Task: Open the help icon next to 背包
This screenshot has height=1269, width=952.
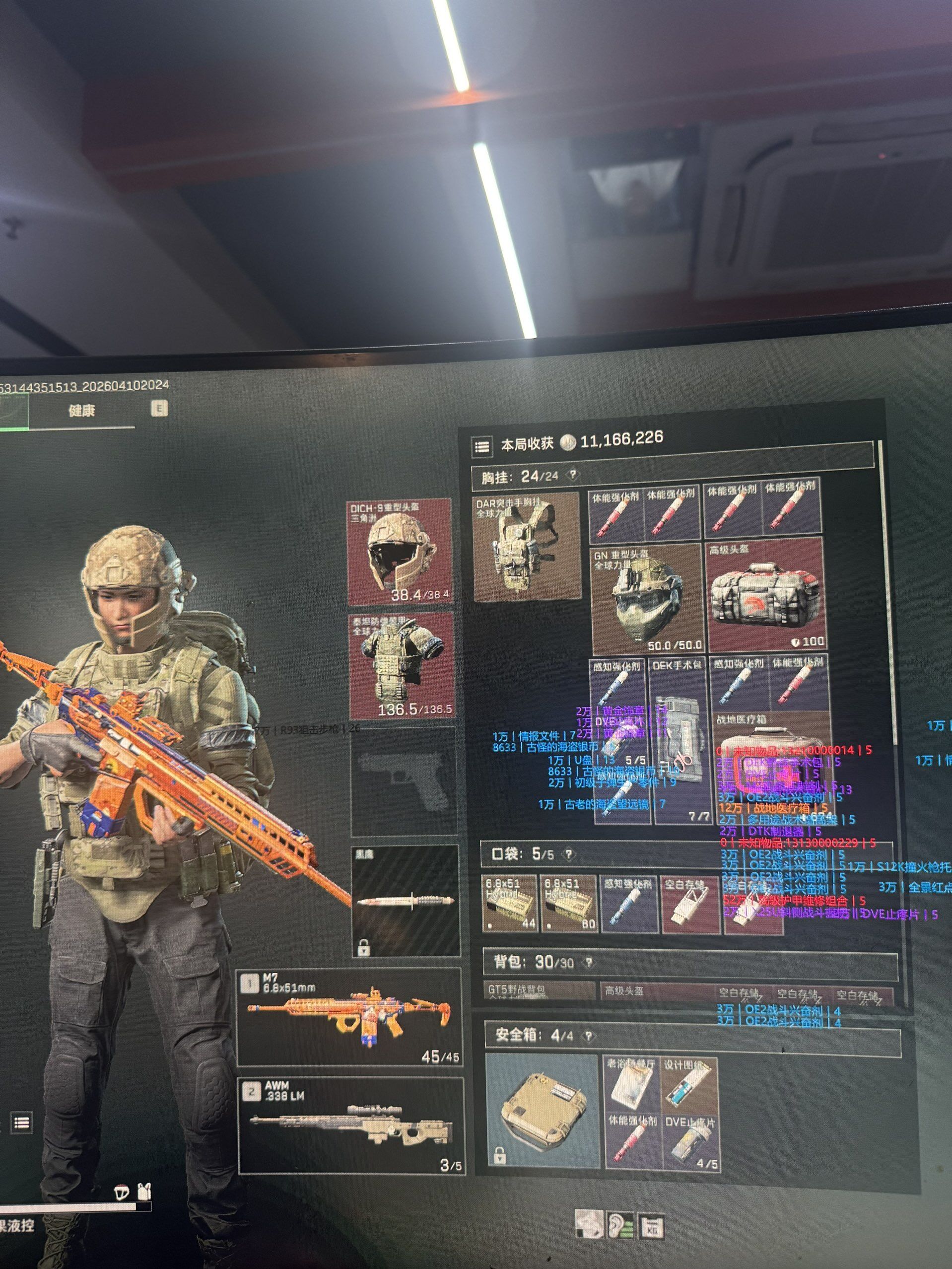Action: click(x=588, y=963)
